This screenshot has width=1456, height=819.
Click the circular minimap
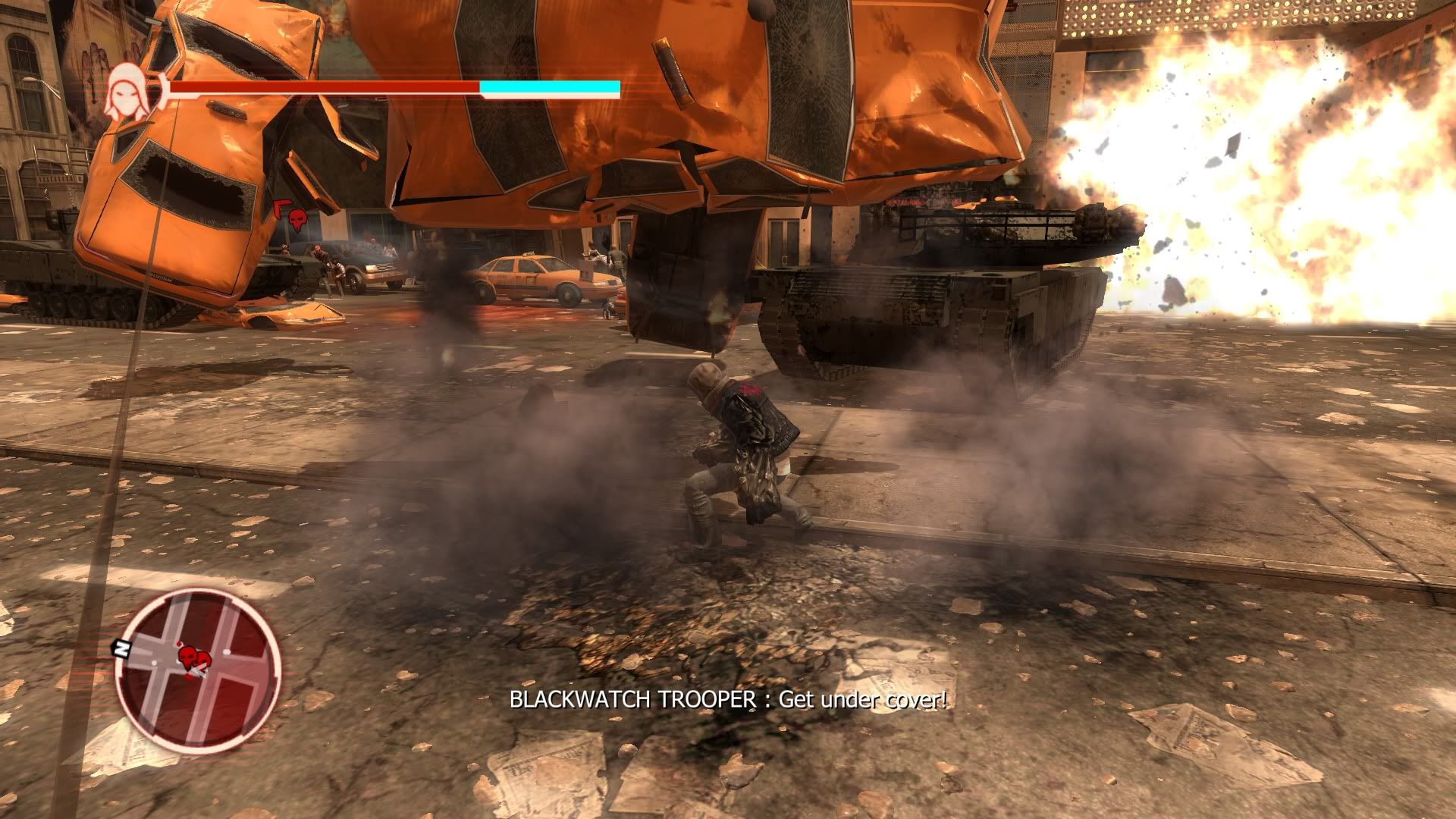tap(199, 670)
